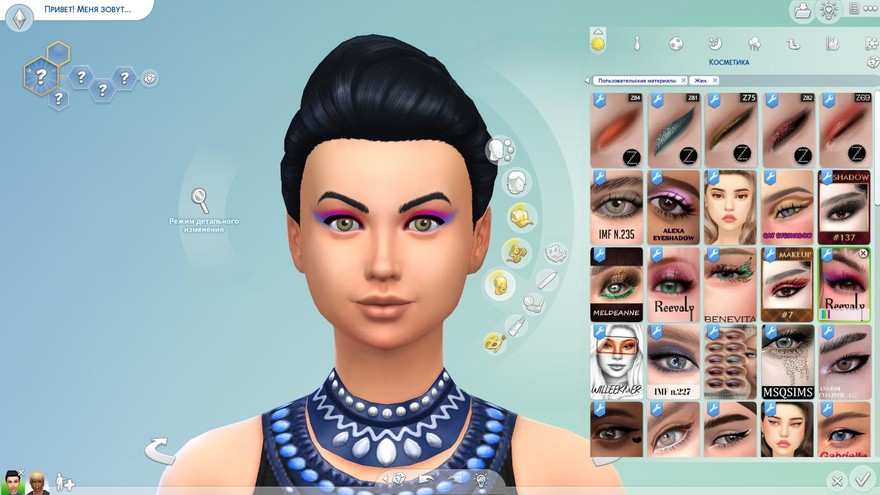Viewport: 880px width, 495px height.
Task: Click the greeting name field
Action: (x=78, y=9)
